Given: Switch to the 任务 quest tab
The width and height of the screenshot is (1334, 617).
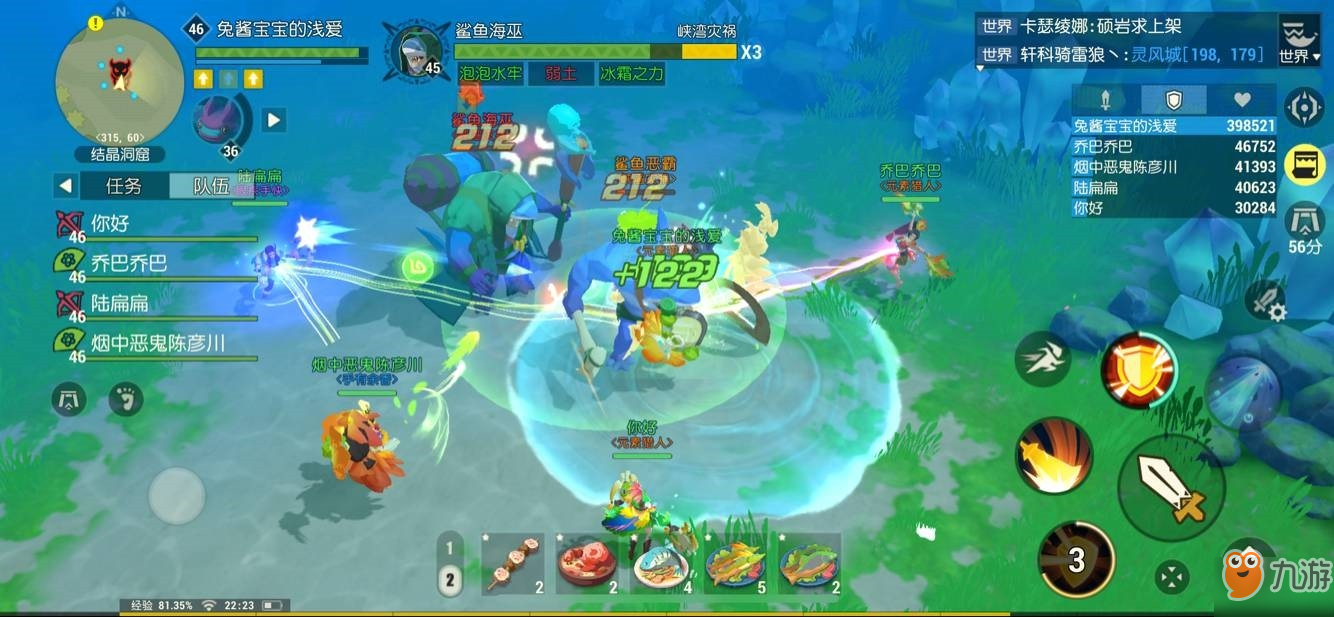Looking at the screenshot, I should tap(124, 185).
